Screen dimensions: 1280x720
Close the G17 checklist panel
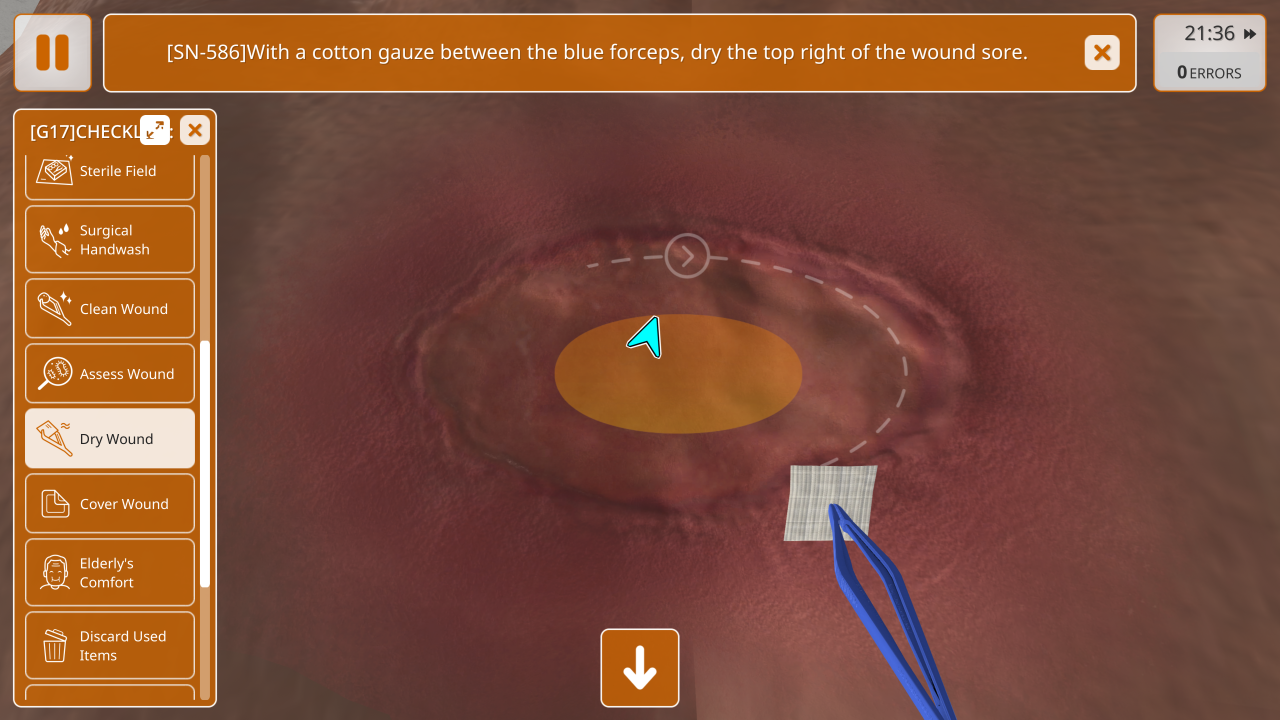(x=195, y=130)
